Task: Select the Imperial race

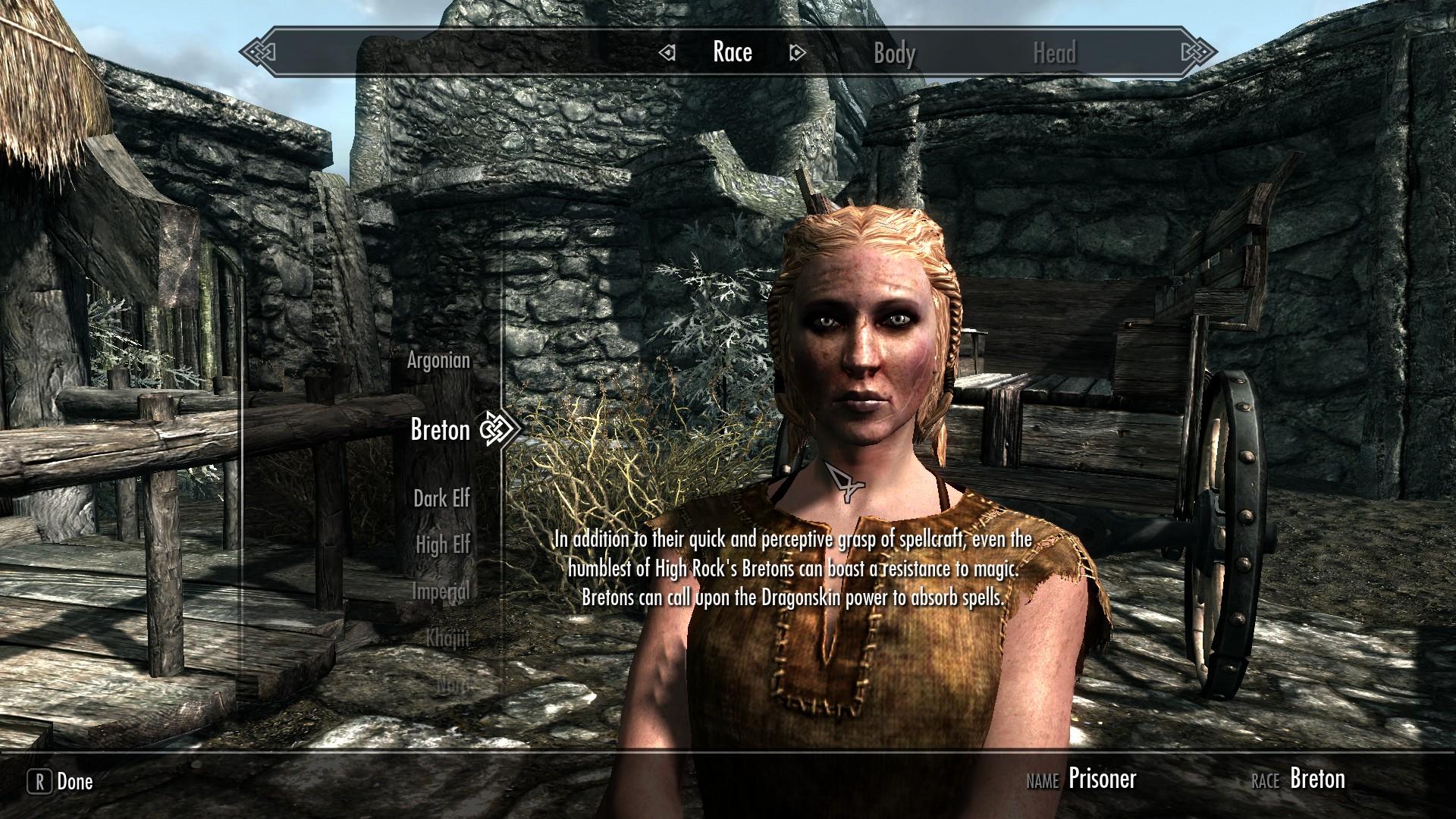Action: point(441,591)
